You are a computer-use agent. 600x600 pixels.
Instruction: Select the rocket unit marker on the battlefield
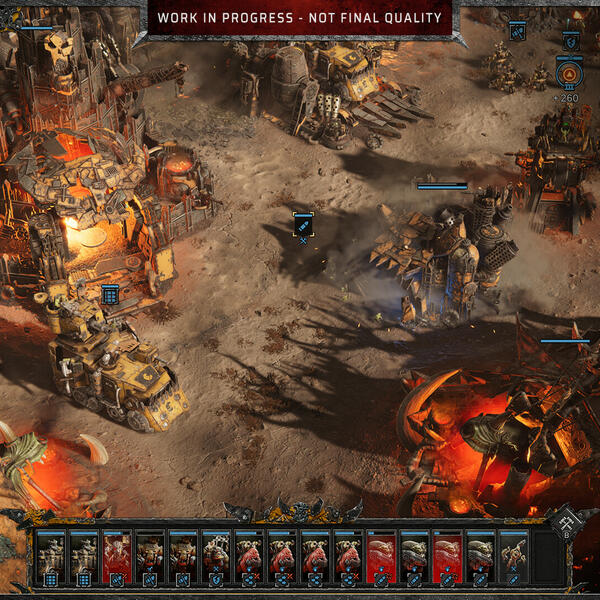(303, 224)
